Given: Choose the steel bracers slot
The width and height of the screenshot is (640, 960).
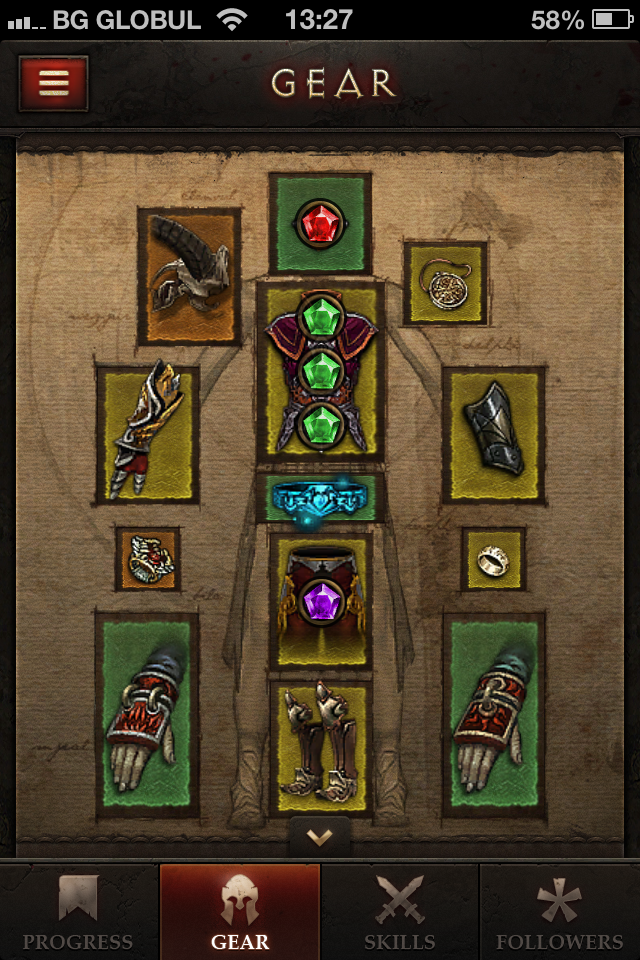Looking at the screenshot, I should [x=494, y=434].
